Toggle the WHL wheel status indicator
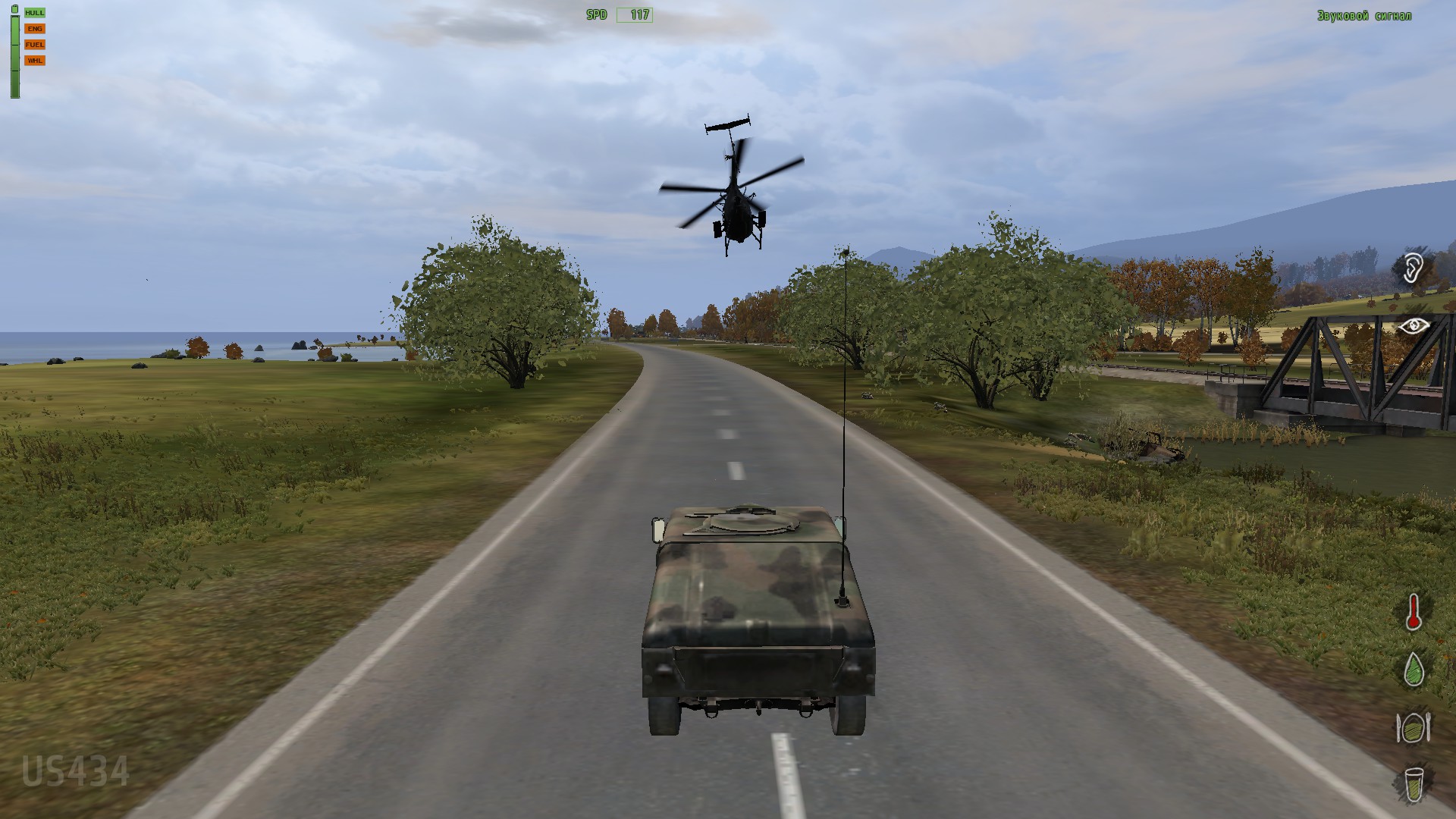Screen dimensions: 1456x819 pyautogui.click(x=33, y=60)
